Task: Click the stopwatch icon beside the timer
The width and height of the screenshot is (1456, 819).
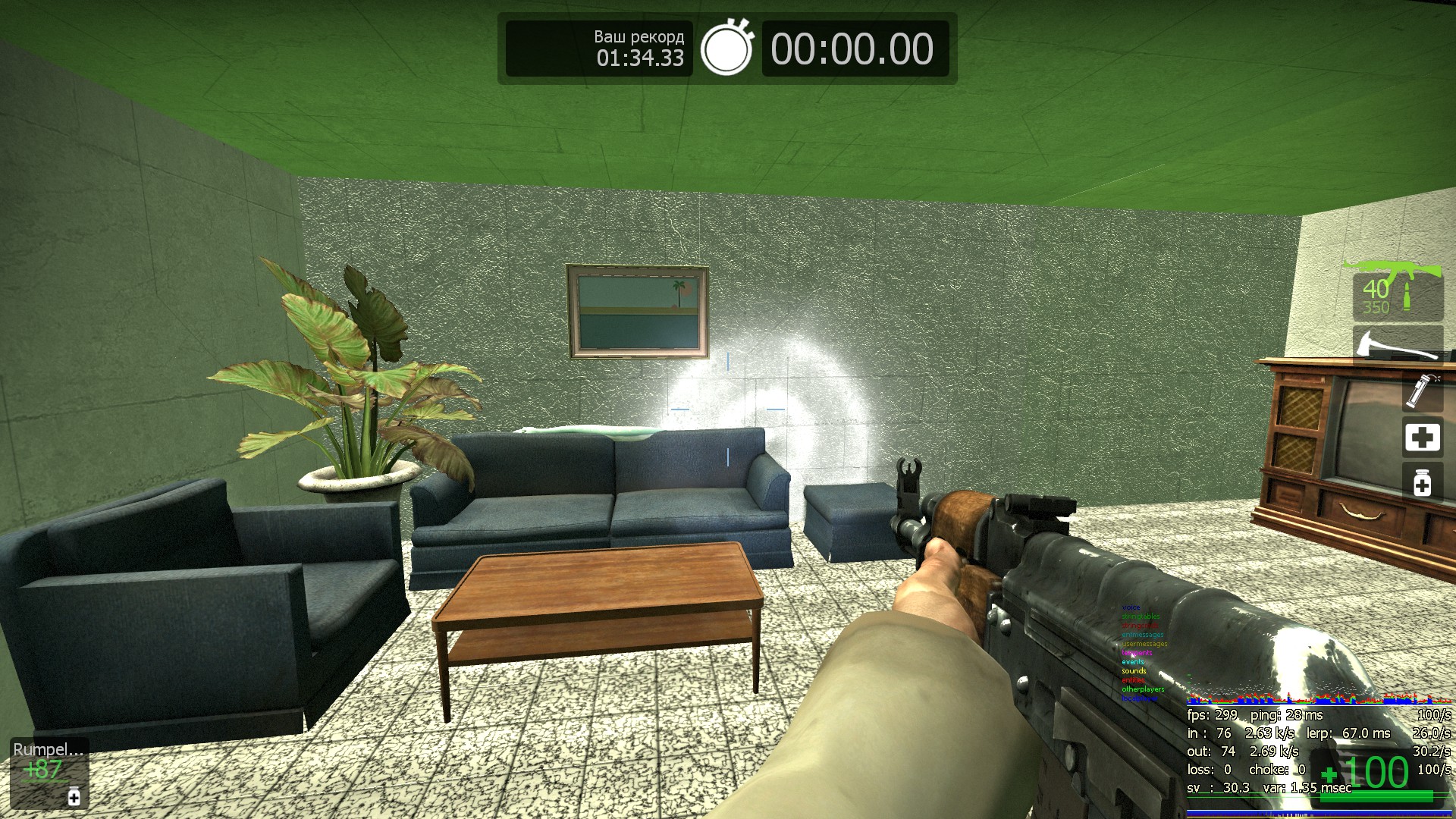Action: (x=726, y=48)
